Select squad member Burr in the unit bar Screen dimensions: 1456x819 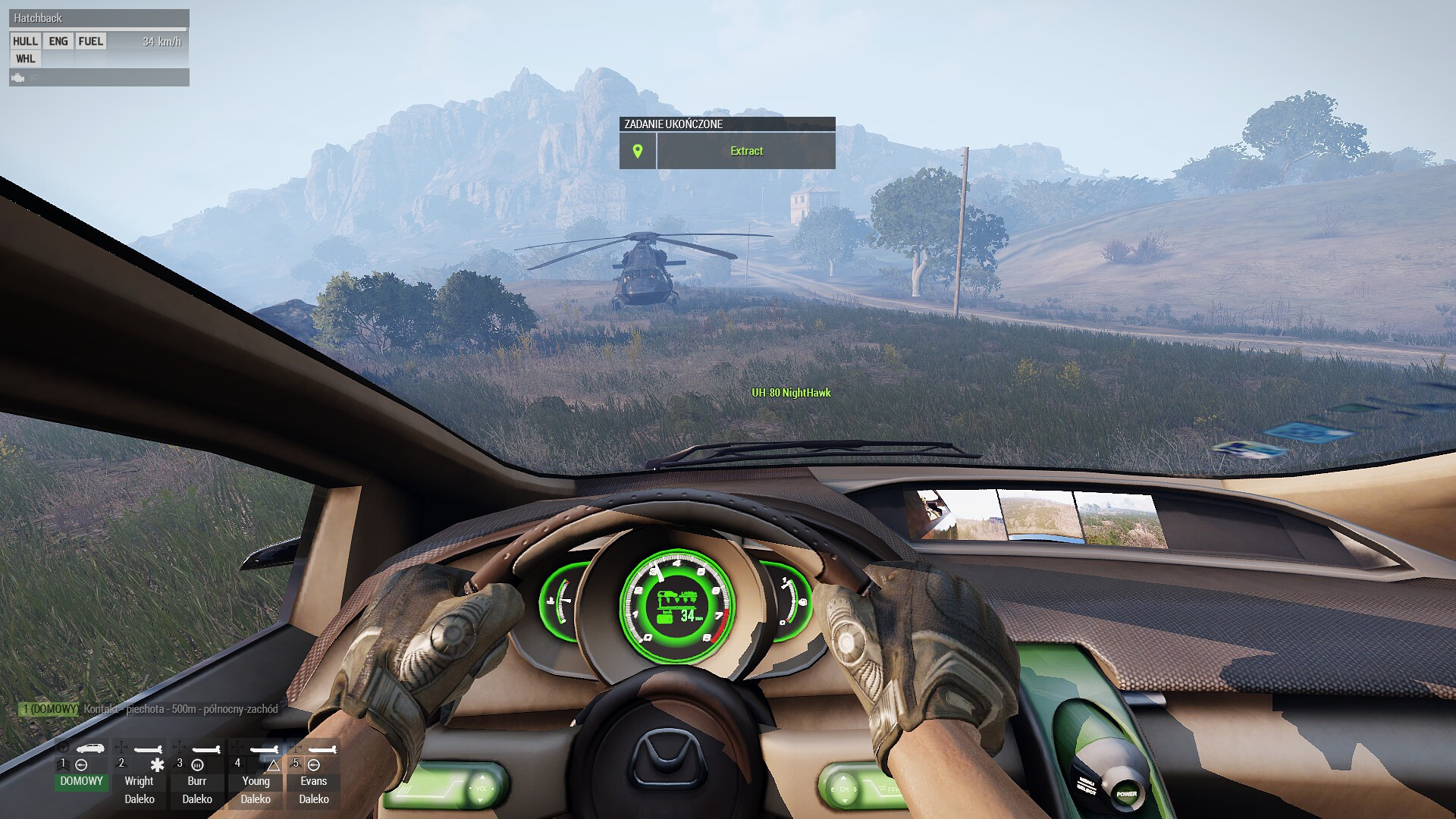[x=197, y=780]
